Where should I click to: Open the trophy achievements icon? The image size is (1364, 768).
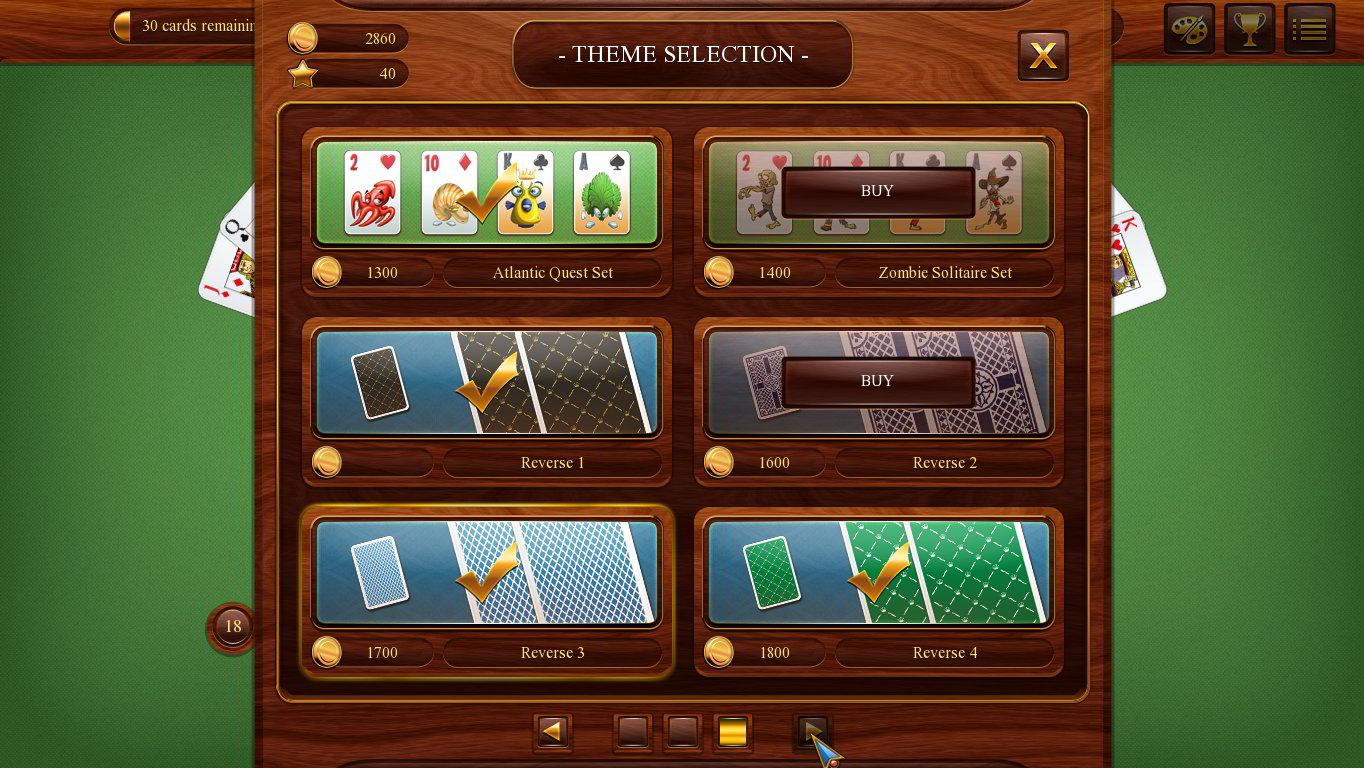(x=1249, y=29)
